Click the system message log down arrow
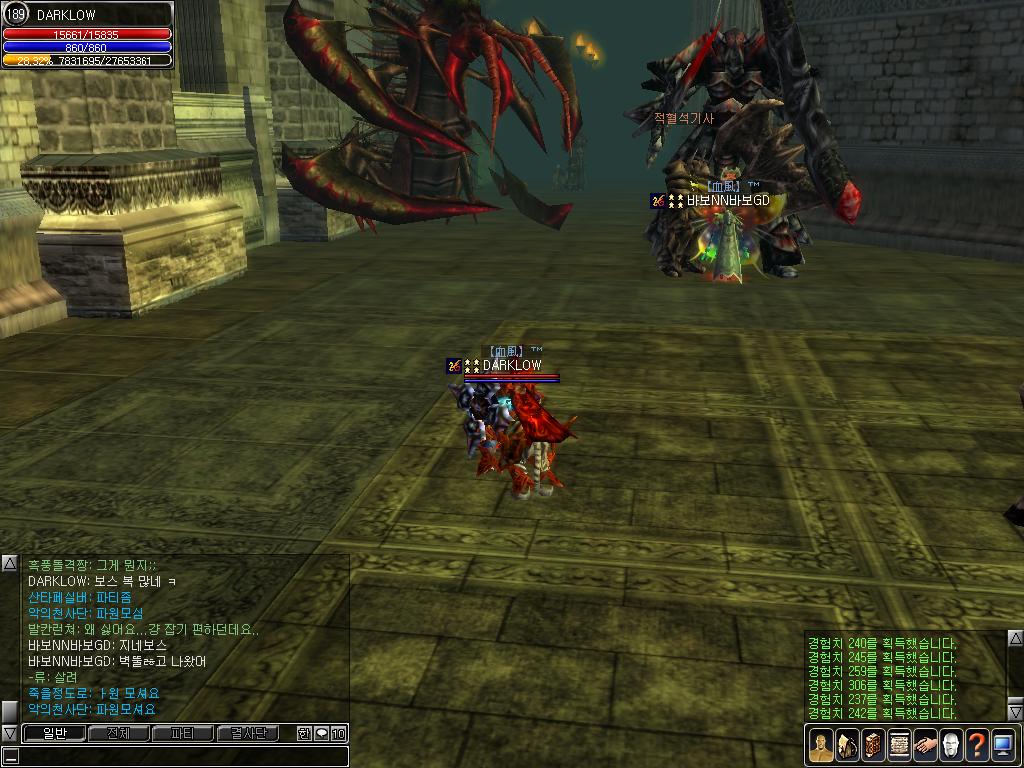The image size is (1024, 768). 1015,712
